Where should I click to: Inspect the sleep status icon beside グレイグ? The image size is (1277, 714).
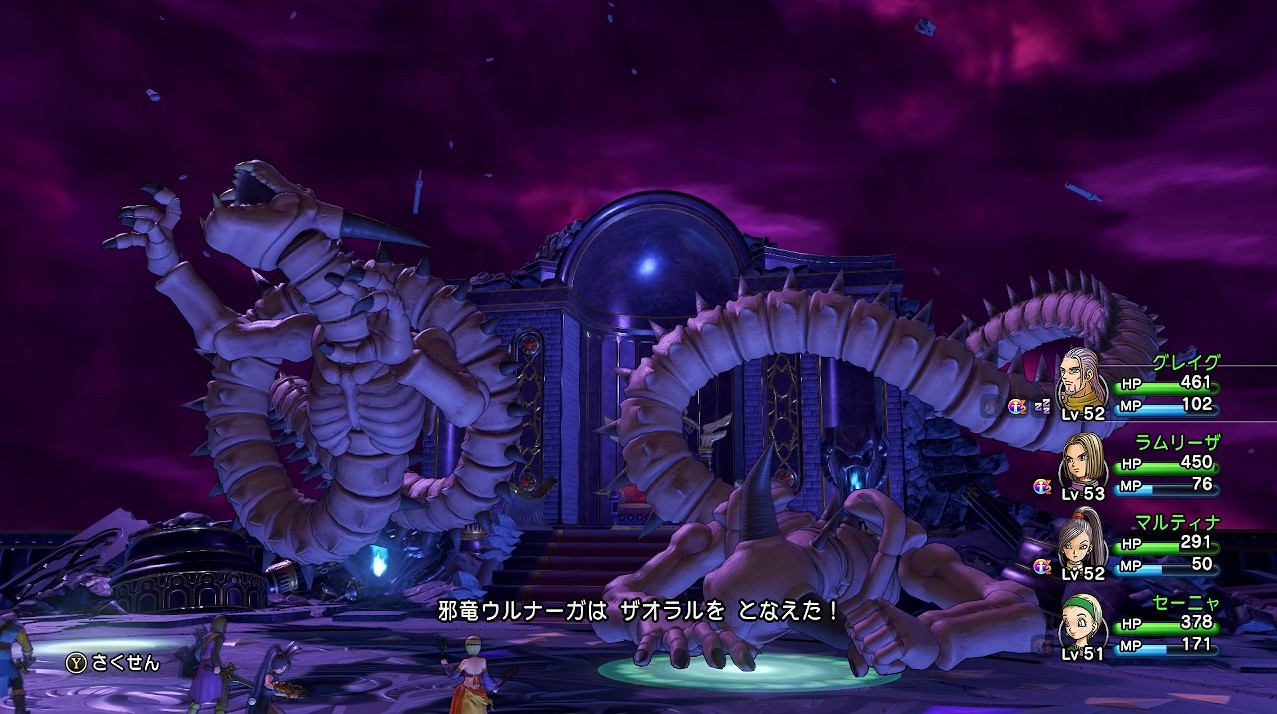[x=1042, y=406]
